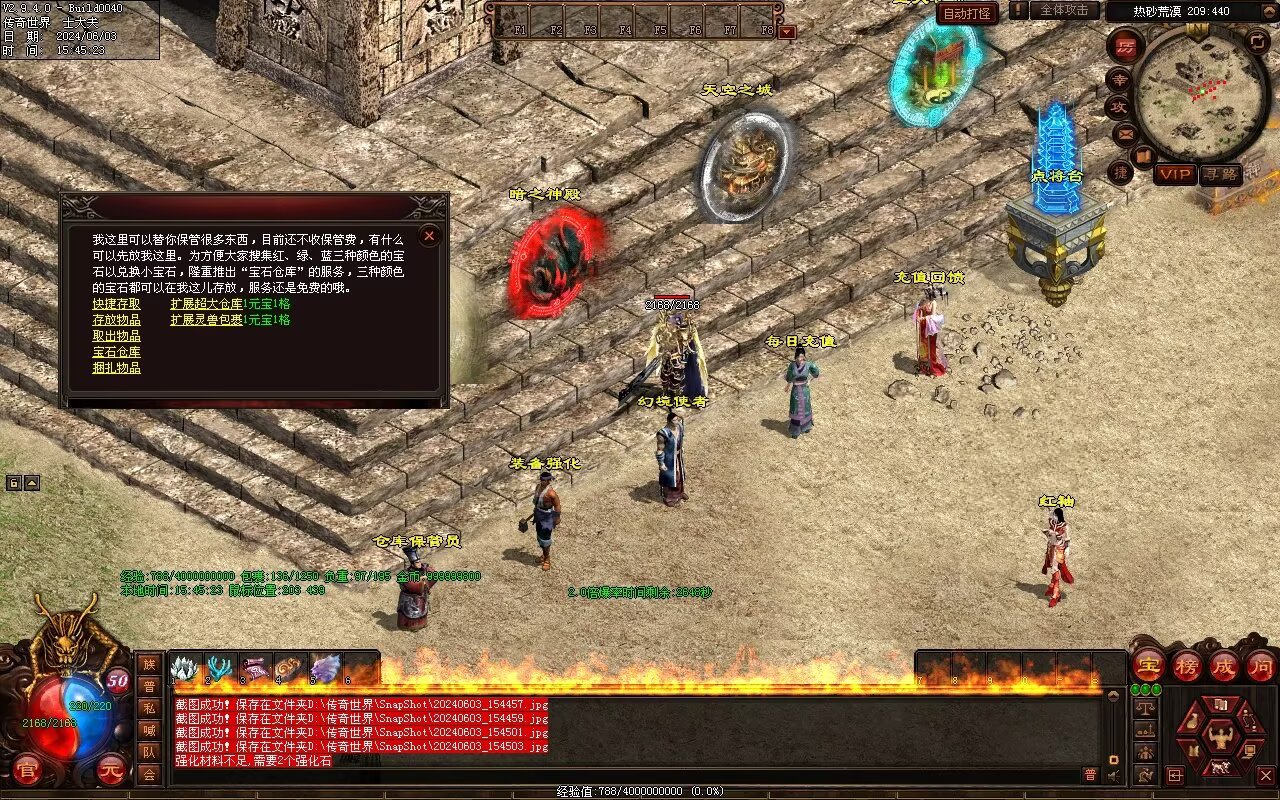Expand the 扩展超大仓库 warehouse upgrade
The width and height of the screenshot is (1280, 800).
(x=206, y=304)
